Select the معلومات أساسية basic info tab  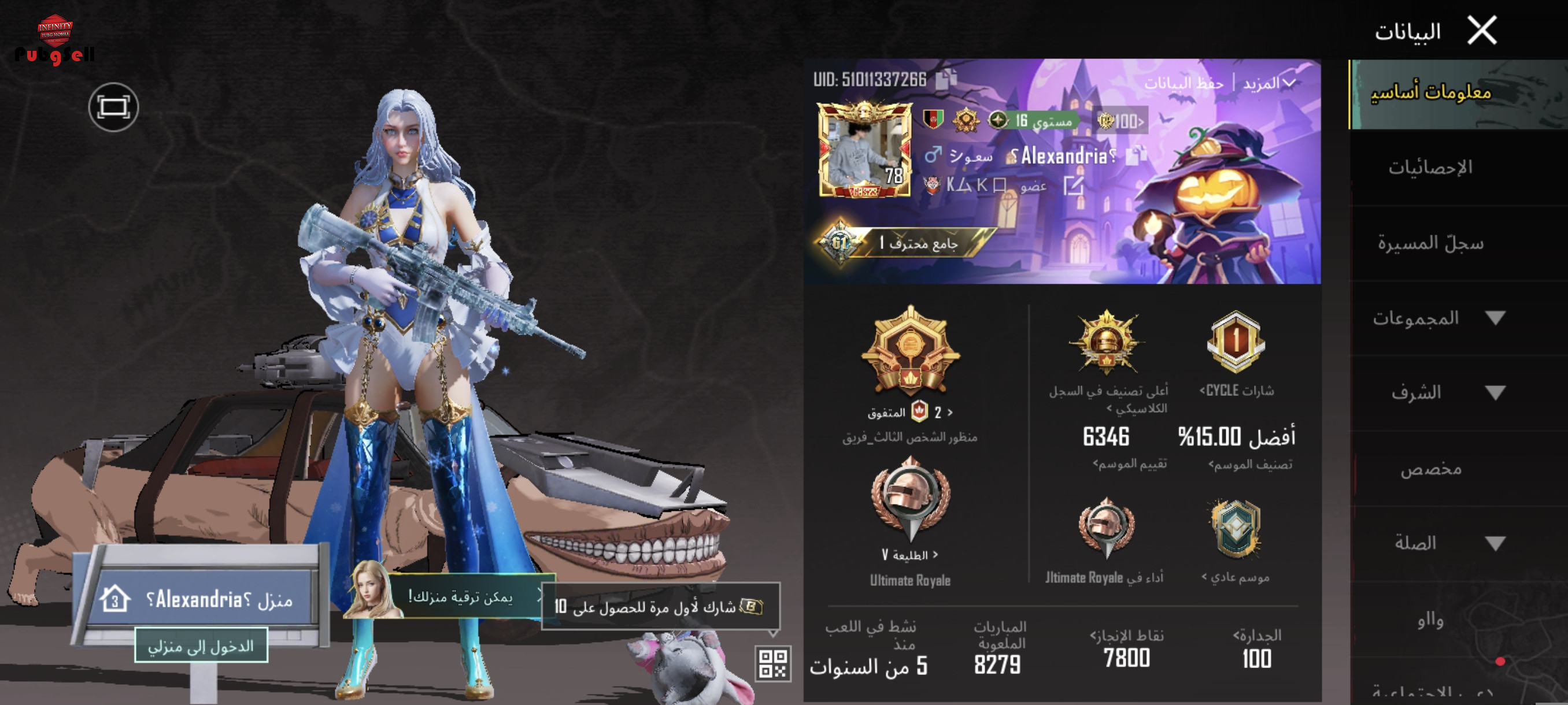[1430, 92]
